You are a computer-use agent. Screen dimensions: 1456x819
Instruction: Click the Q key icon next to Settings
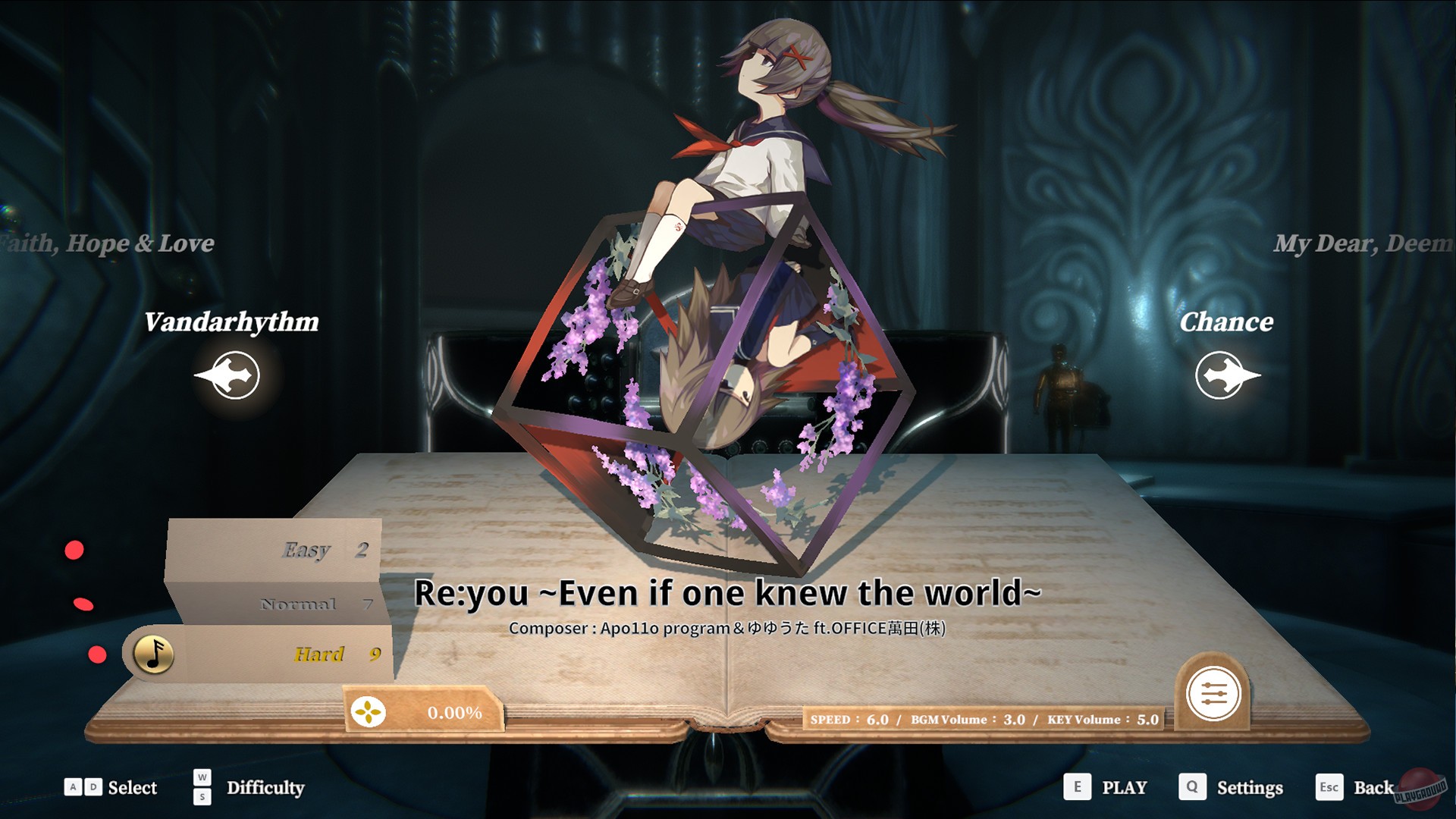pos(1193,787)
